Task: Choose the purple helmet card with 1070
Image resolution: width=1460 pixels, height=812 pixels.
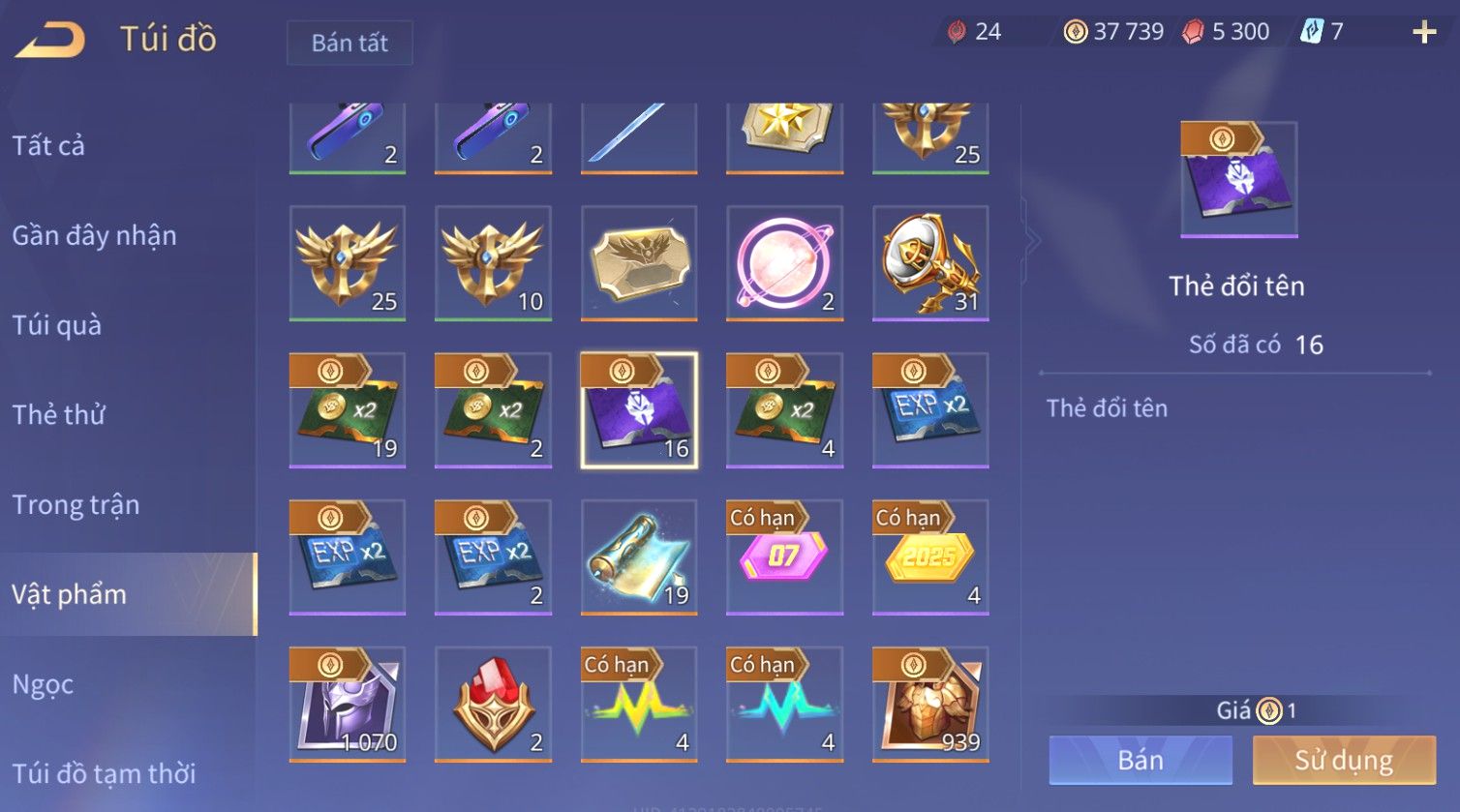Action: (x=348, y=705)
